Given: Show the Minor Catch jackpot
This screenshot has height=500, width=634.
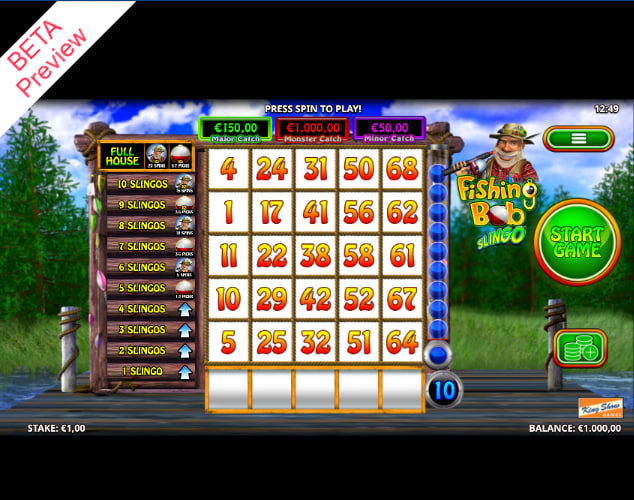Looking at the screenshot, I should coord(390,130).
